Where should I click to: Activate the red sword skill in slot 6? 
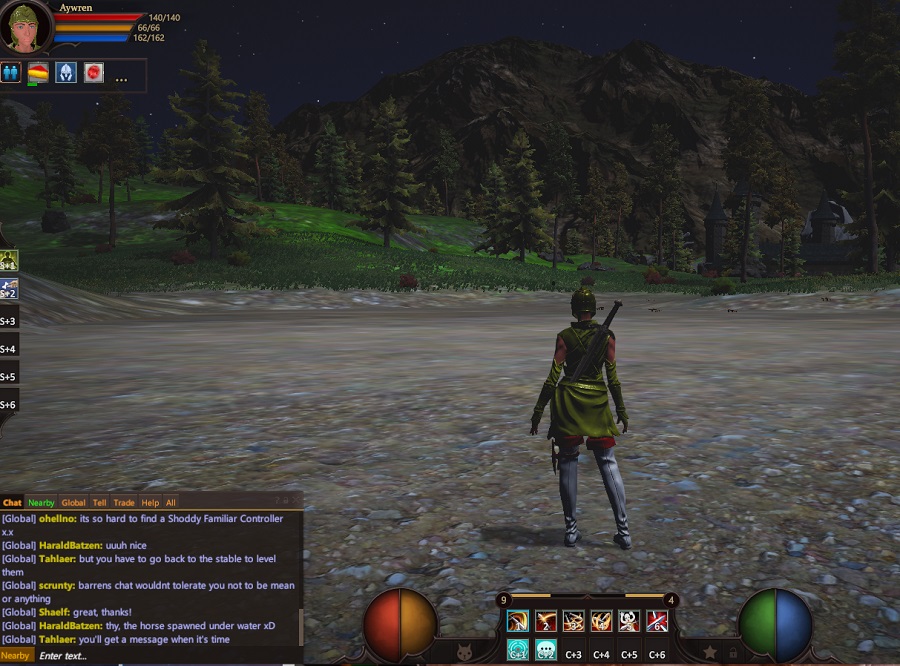pos(657,621)
